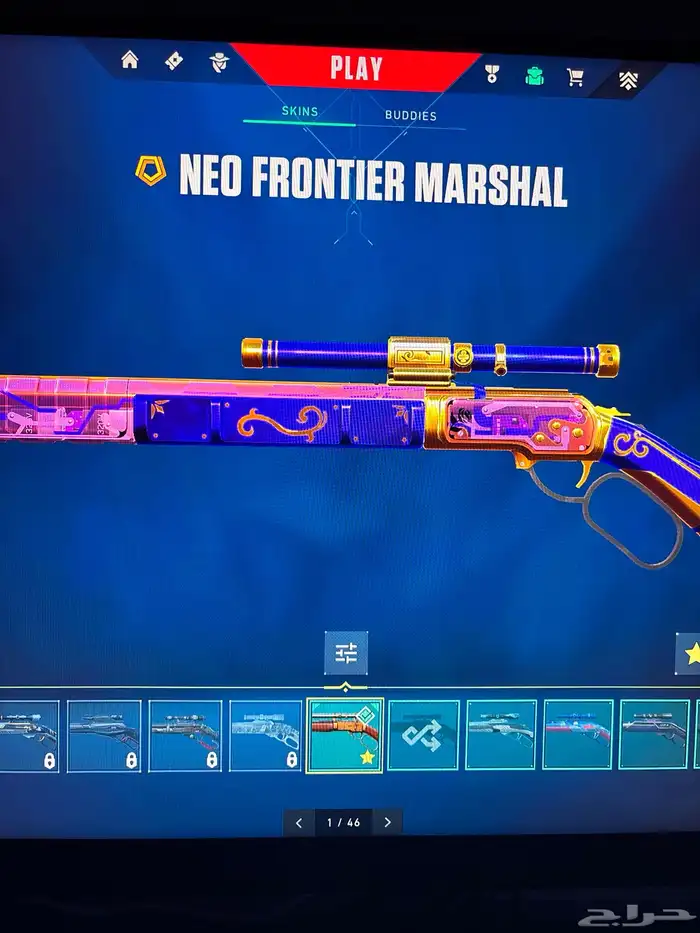Open the green backpack collection icon
Viewport: 700px width, 933px height.
pyautogui.click(x=535, y=76)
